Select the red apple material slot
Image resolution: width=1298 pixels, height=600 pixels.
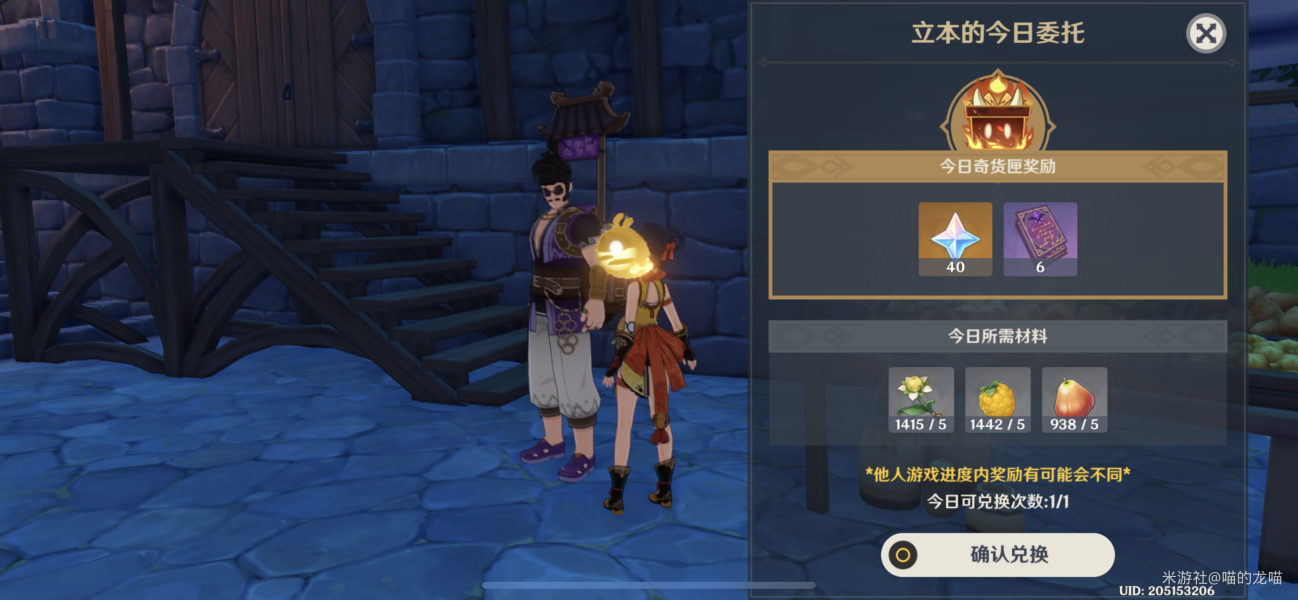coord(1074,400)
